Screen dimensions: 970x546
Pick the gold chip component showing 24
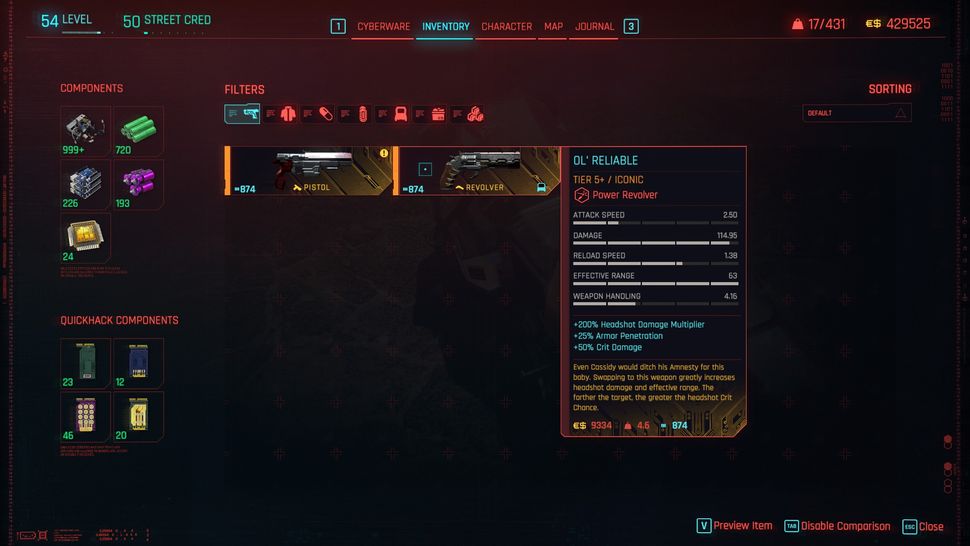[x=85, y=237]
